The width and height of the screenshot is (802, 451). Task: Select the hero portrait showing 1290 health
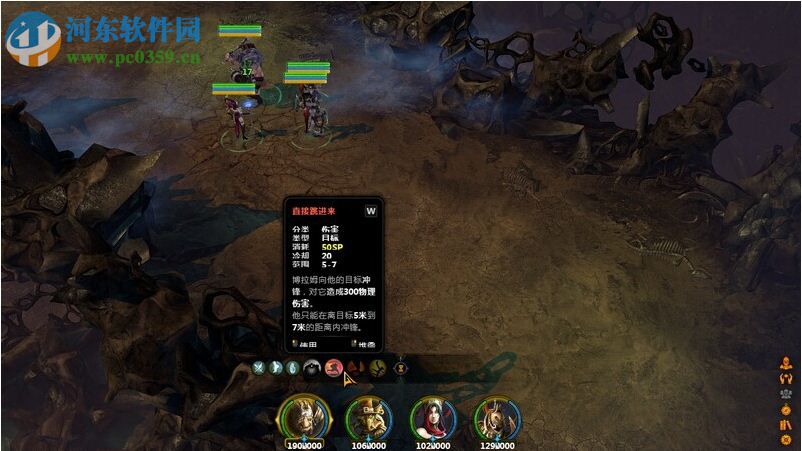(495, 417)
